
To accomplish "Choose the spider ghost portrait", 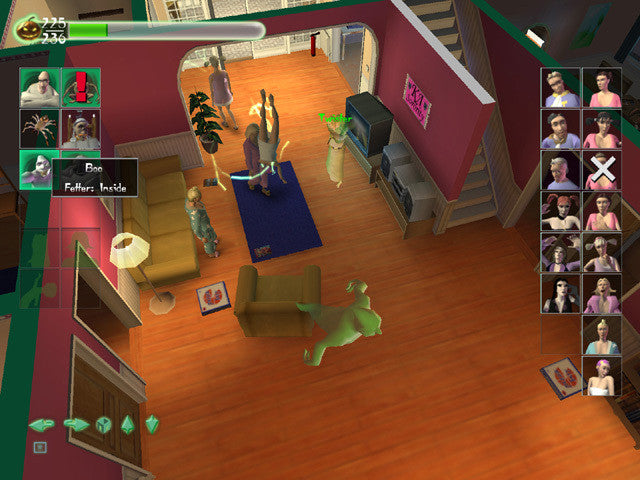I will (39, 129).
